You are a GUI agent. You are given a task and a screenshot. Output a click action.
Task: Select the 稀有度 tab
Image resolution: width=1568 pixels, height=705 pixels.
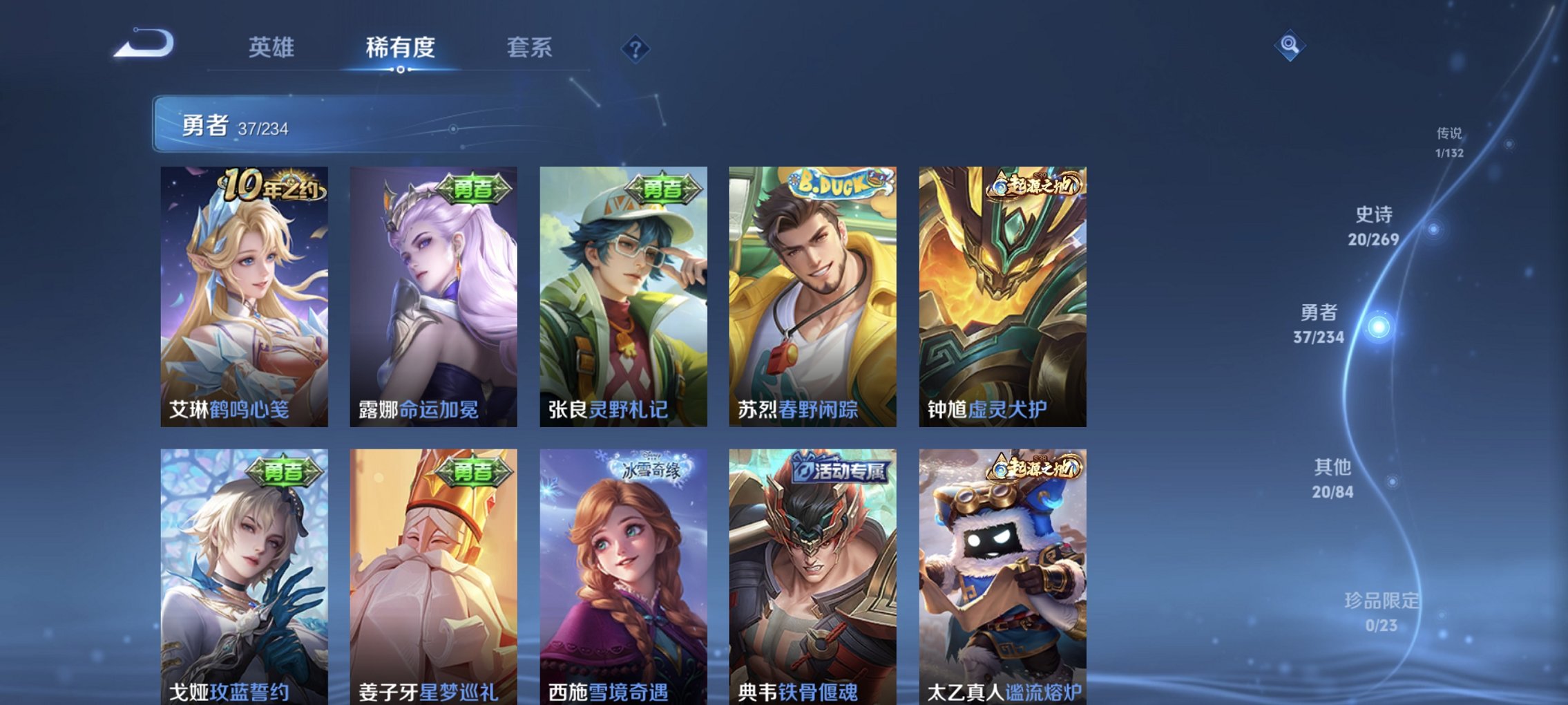[399, 47]
